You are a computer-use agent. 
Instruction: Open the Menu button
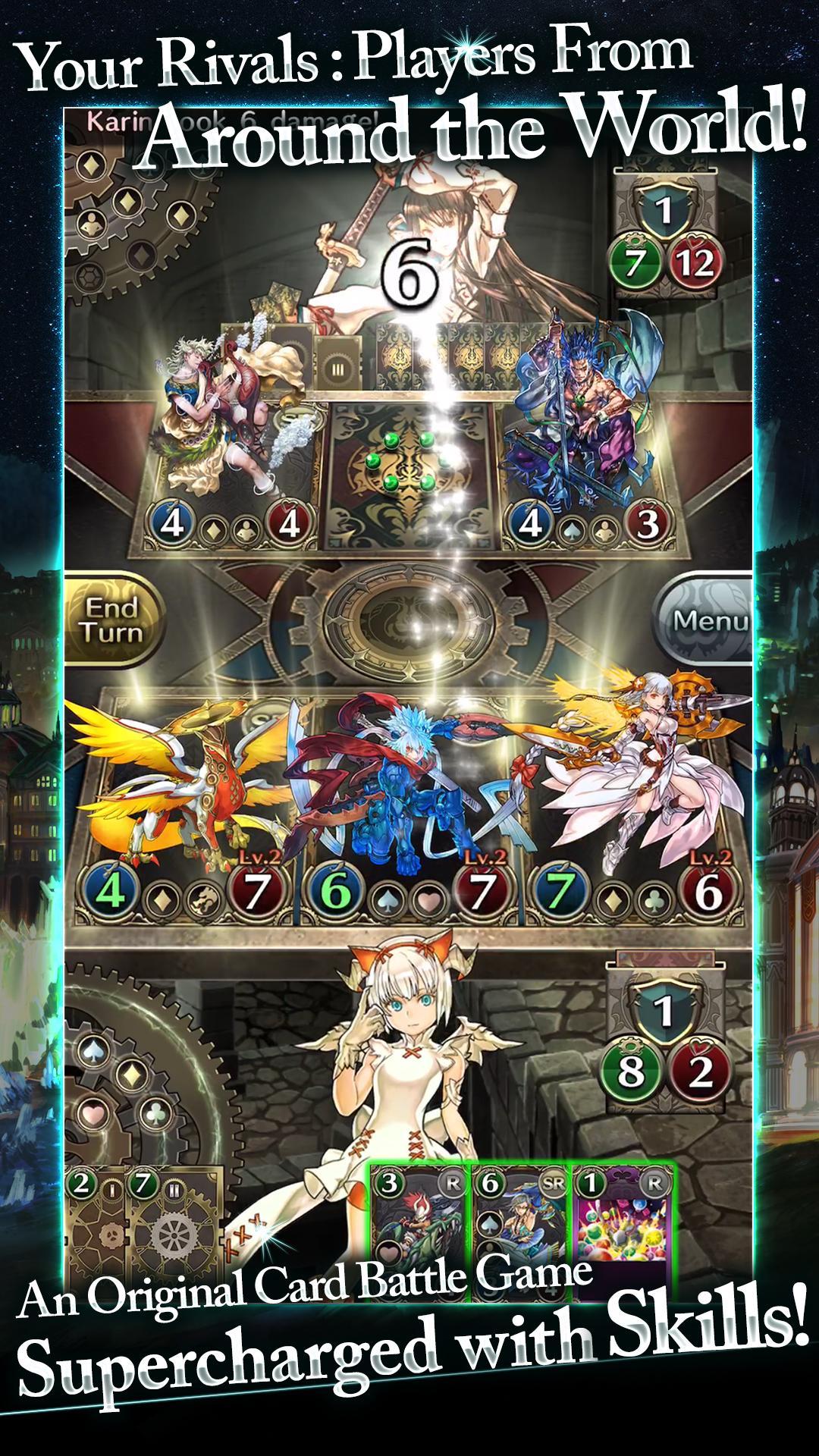(x=707, y=620)
